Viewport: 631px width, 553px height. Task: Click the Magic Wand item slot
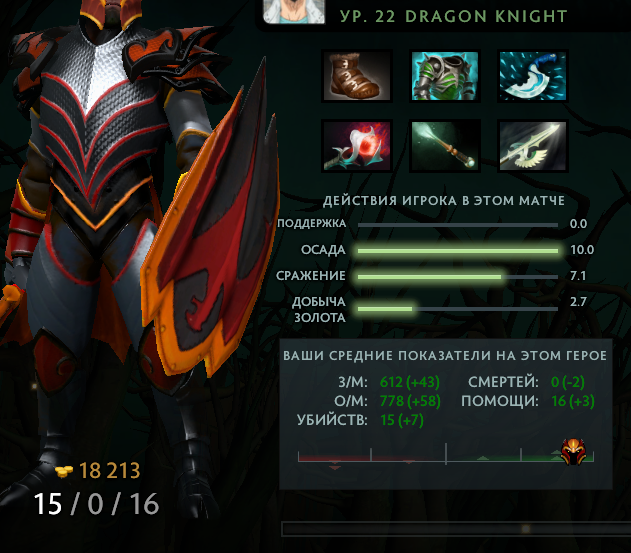446,146
